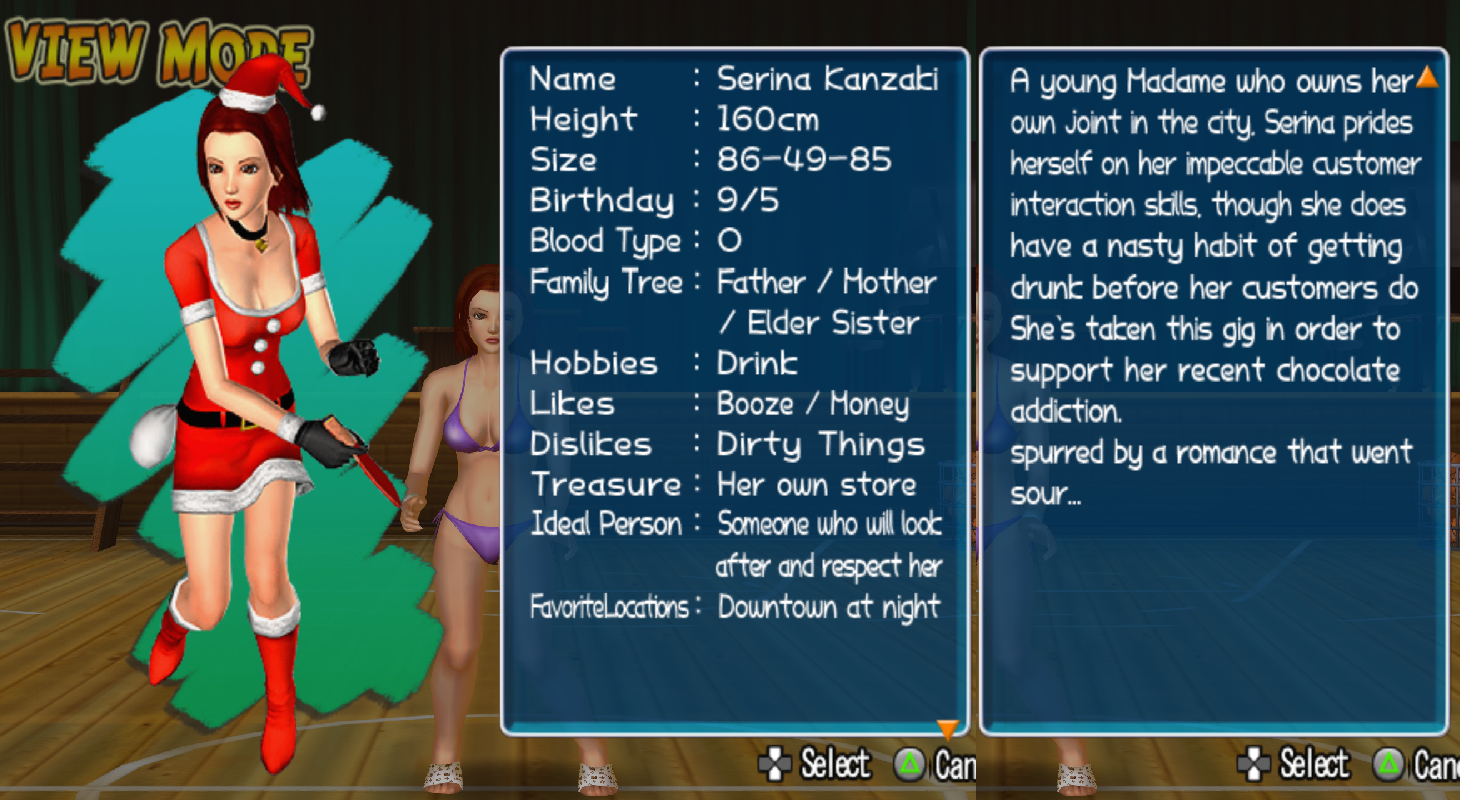Image resolution: width=1460 pixels, height=800 pixels.
Task: Click the orange down arrow on profile panel
Action: point(947,728)
